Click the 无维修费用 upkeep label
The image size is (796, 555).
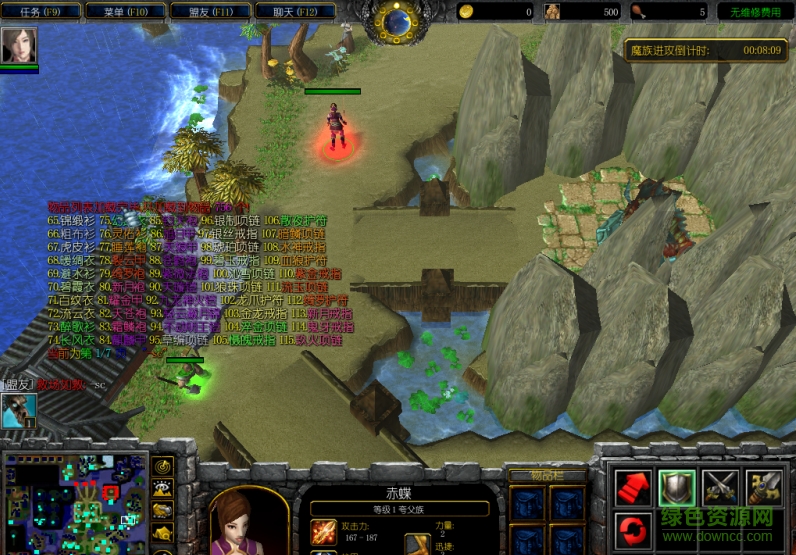pos(755,12)
